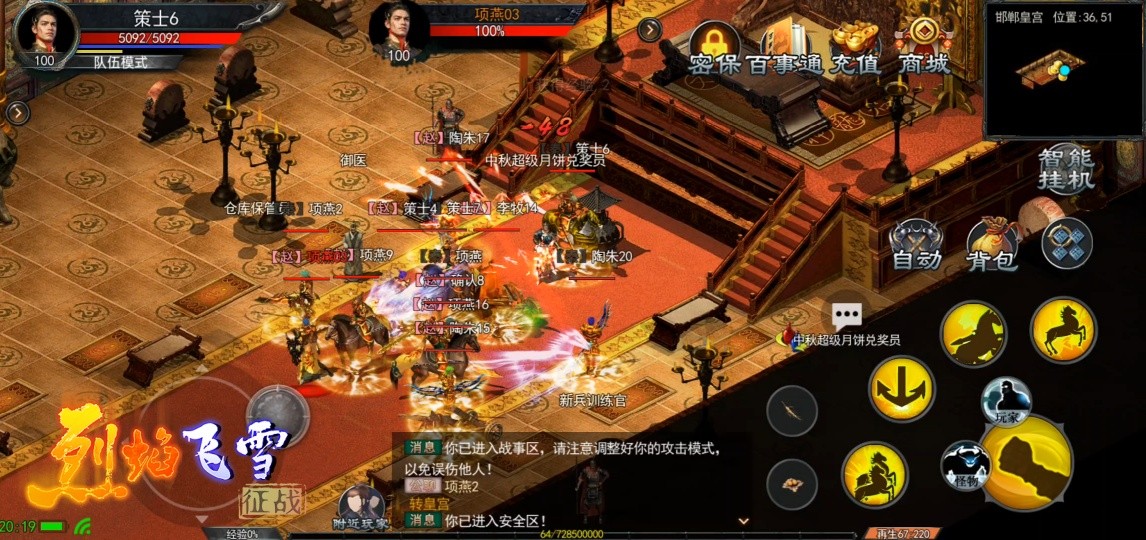Use the main fist attack button
Screen dimensions: 1146x540
pos(1028,462)
